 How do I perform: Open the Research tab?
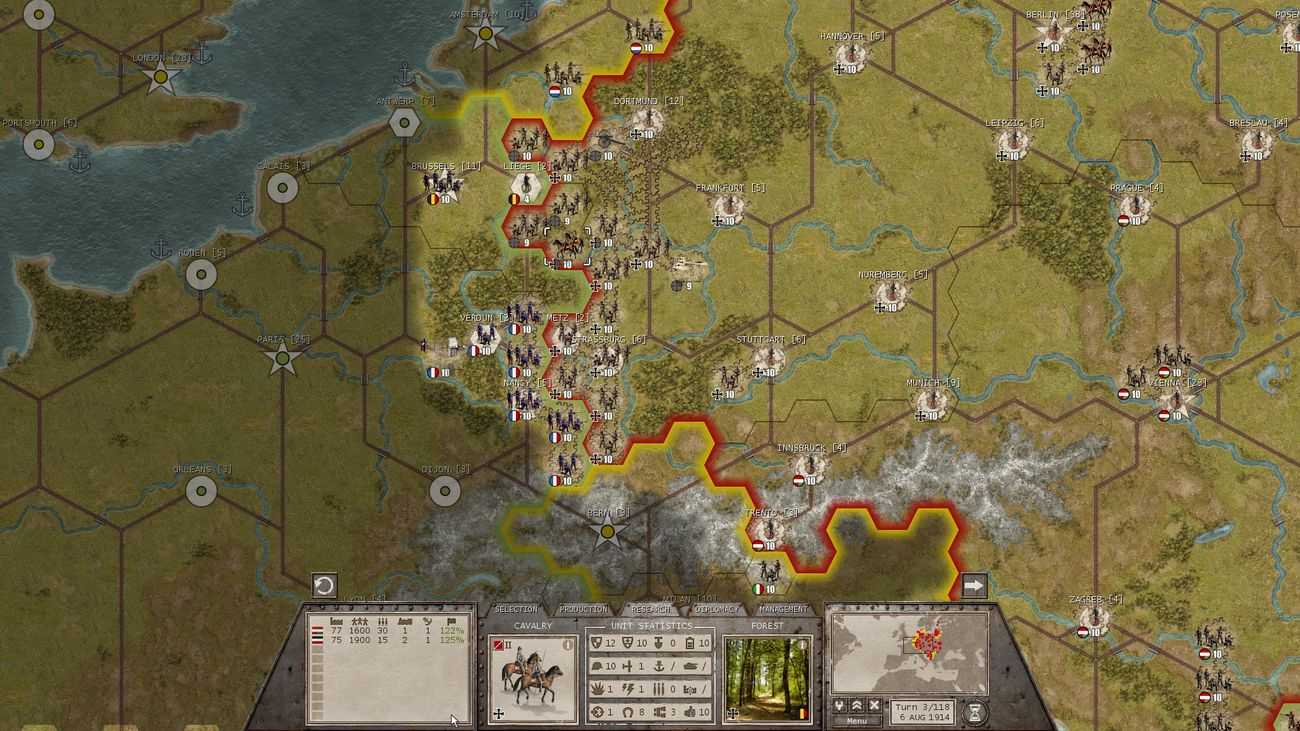[650, 609]
